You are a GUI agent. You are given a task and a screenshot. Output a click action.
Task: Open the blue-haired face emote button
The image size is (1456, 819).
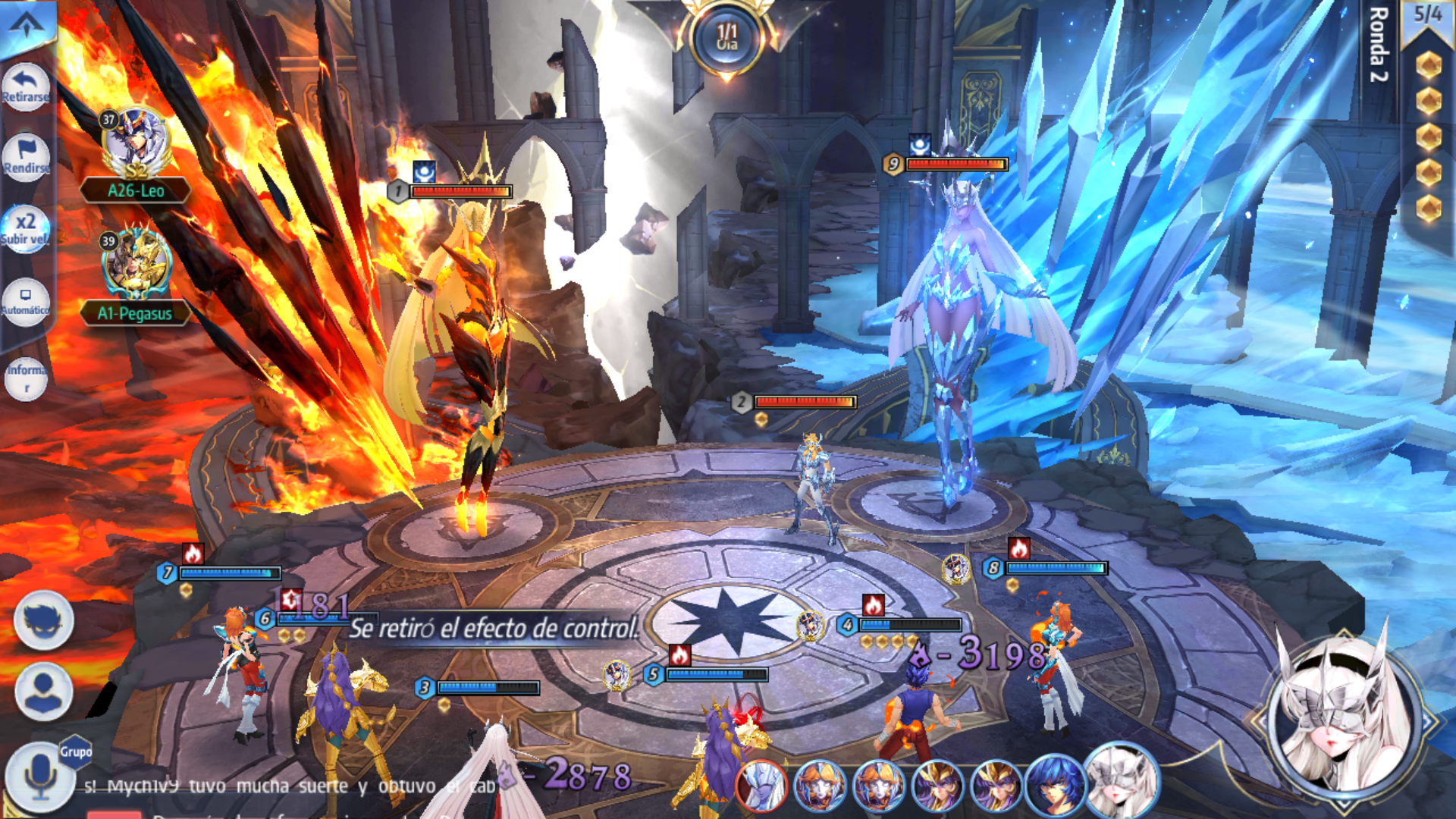coord(43,620)
